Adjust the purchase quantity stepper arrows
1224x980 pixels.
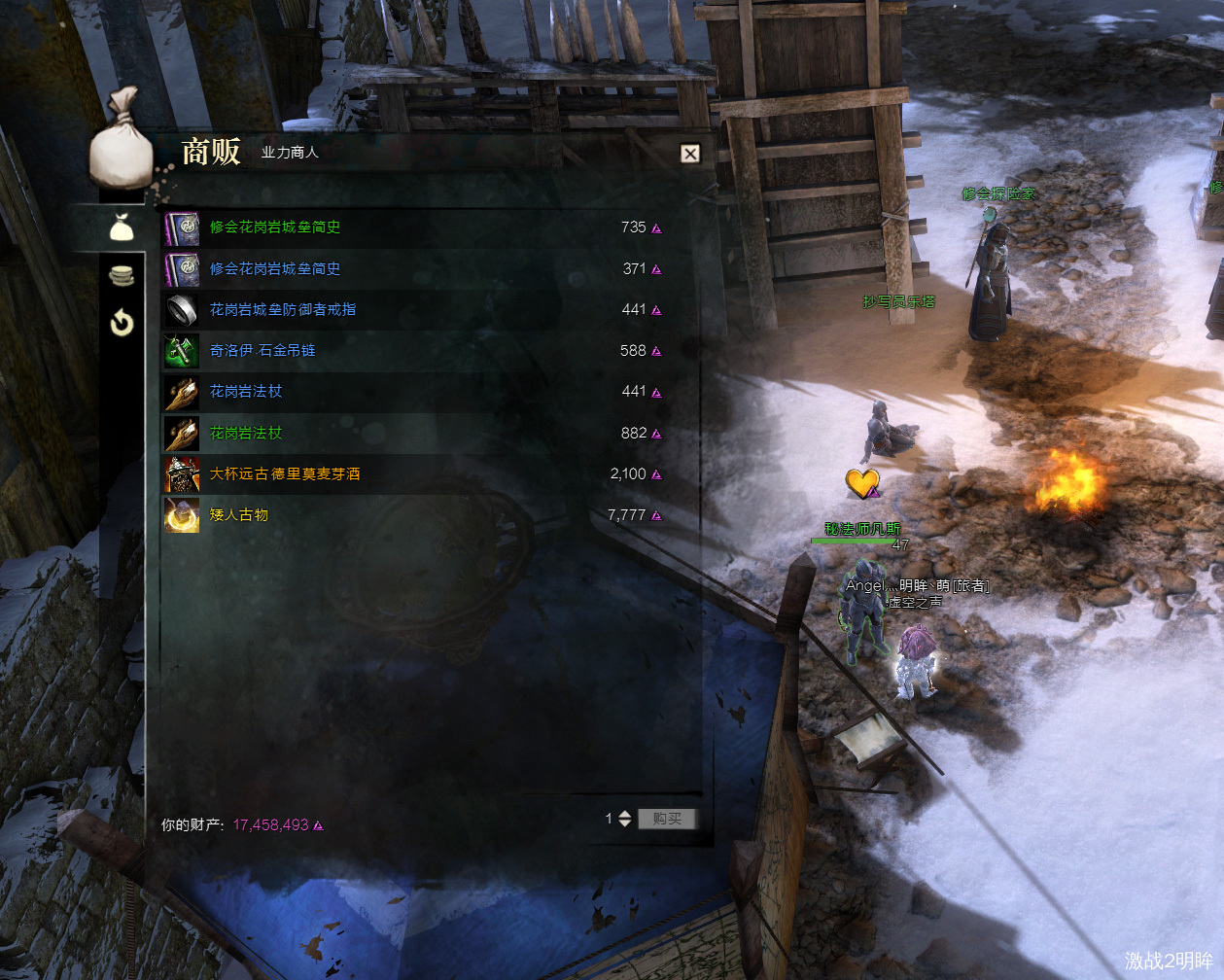click(x=625, y=819)
